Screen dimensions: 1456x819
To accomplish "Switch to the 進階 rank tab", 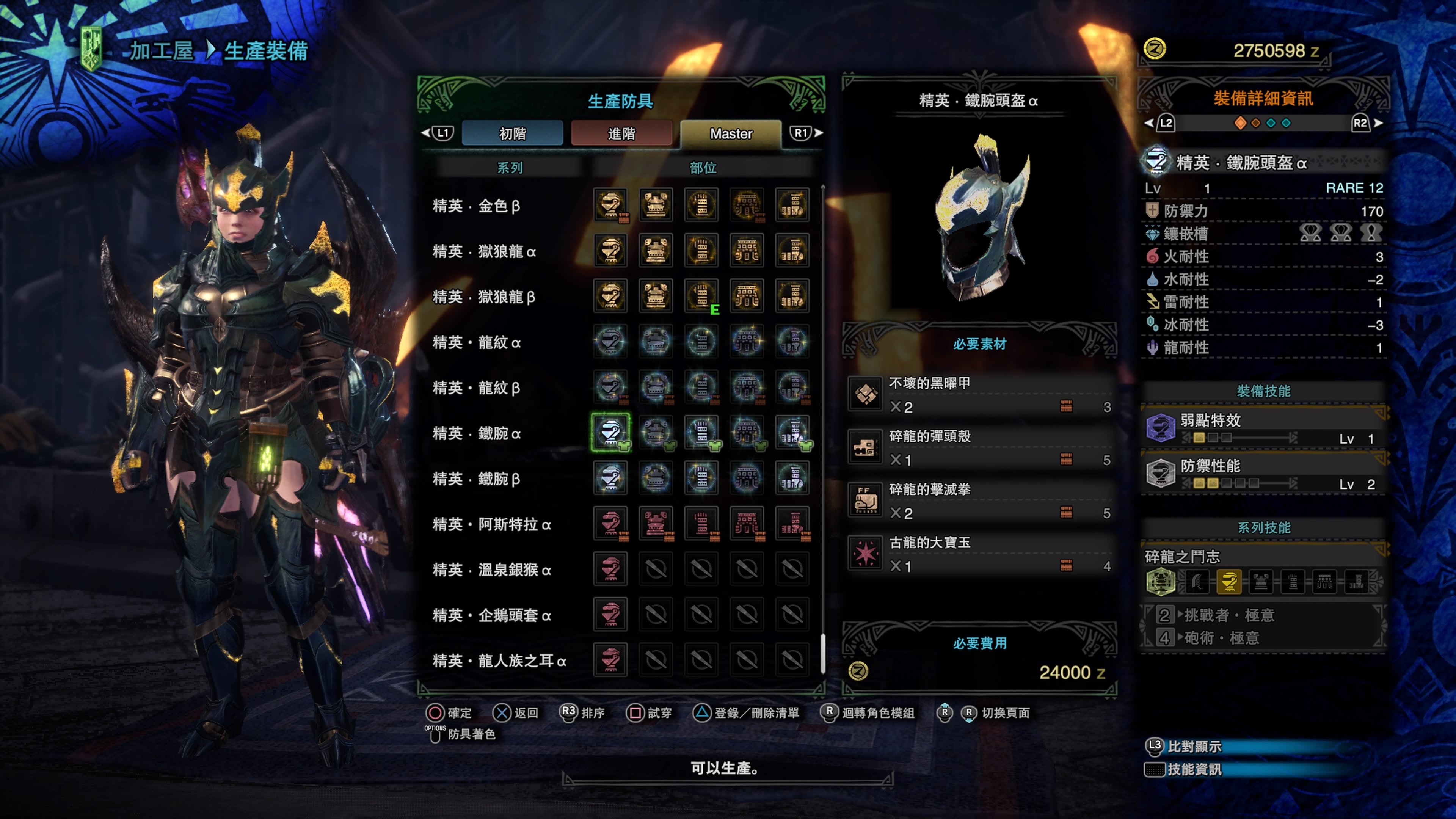I will (x=621, y=133).
